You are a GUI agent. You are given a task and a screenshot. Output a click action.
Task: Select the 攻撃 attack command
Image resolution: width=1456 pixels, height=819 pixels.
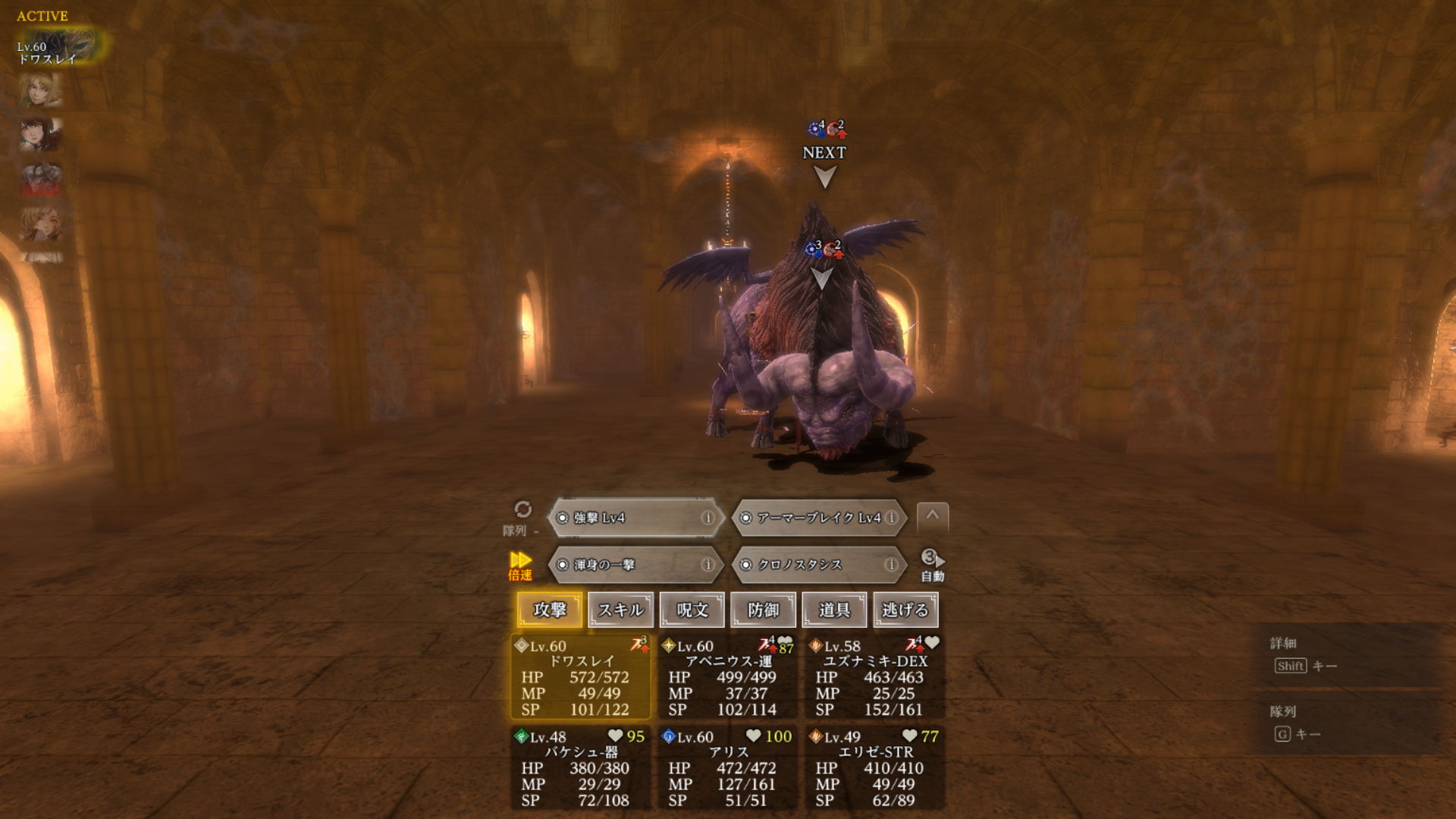[550, 610]
